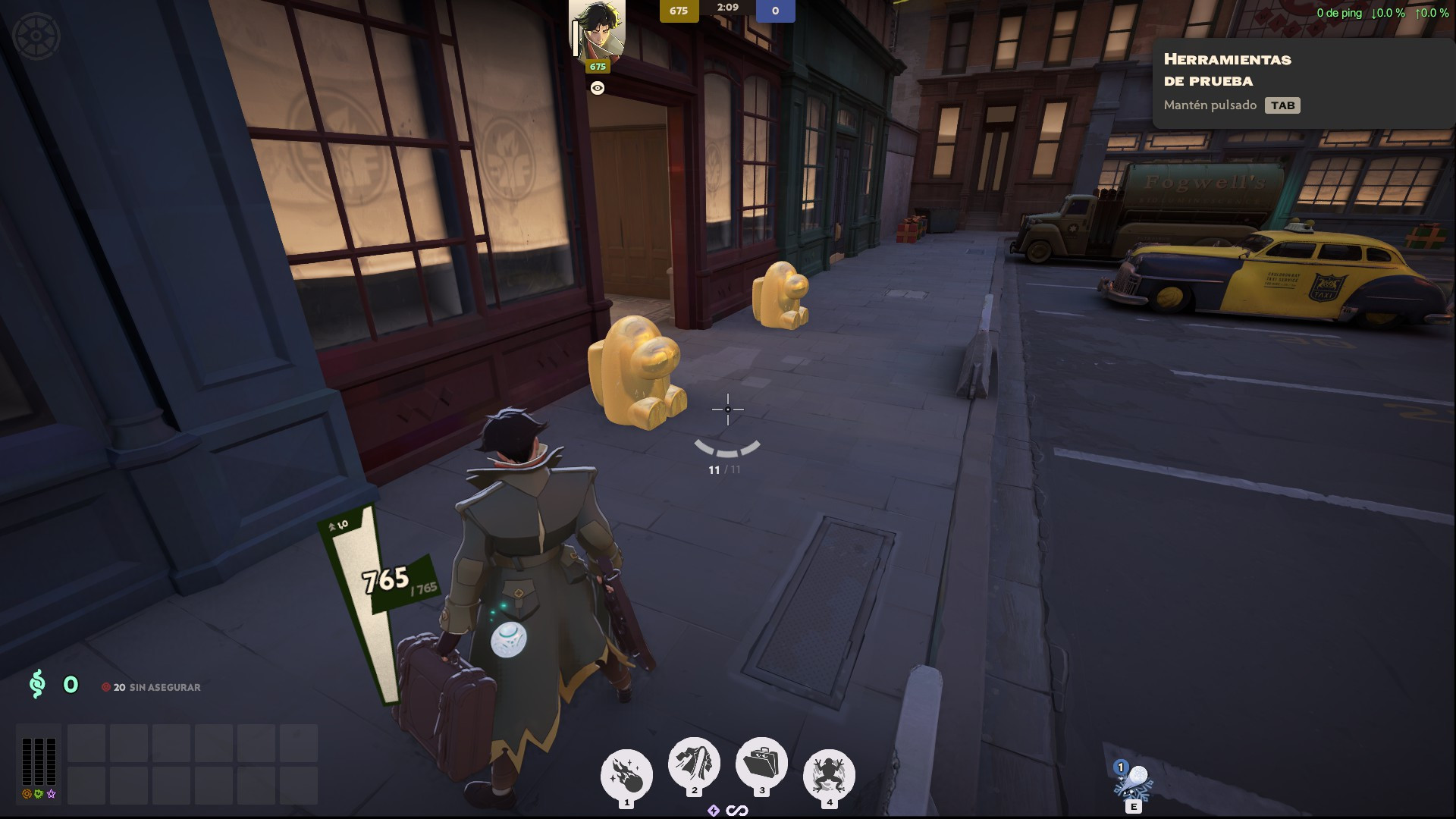
Task: Throw the snowball item
Action: coord(1133,780)
